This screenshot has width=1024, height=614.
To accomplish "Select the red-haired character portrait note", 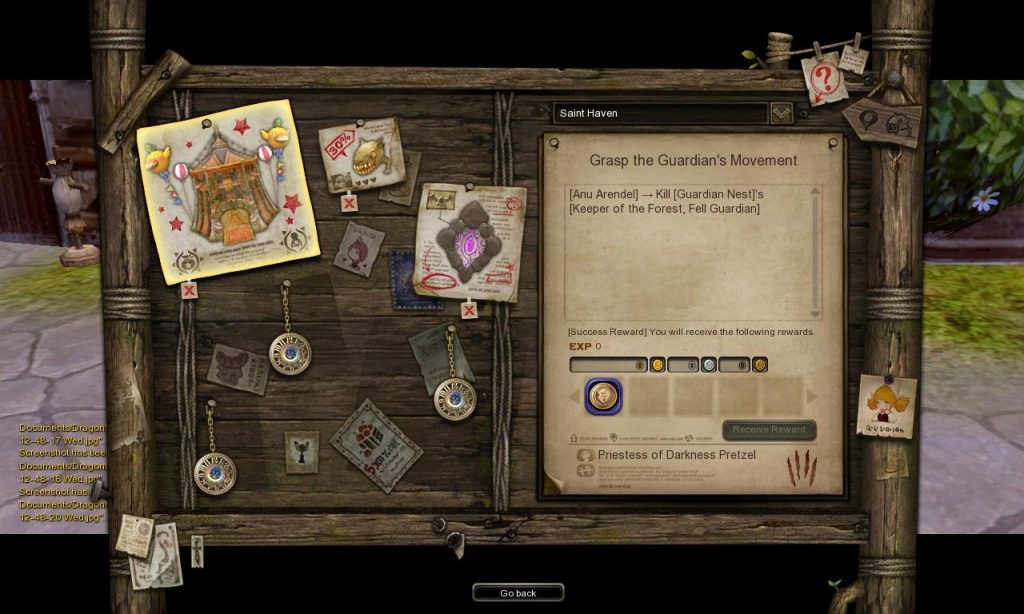I will (358, 247).
